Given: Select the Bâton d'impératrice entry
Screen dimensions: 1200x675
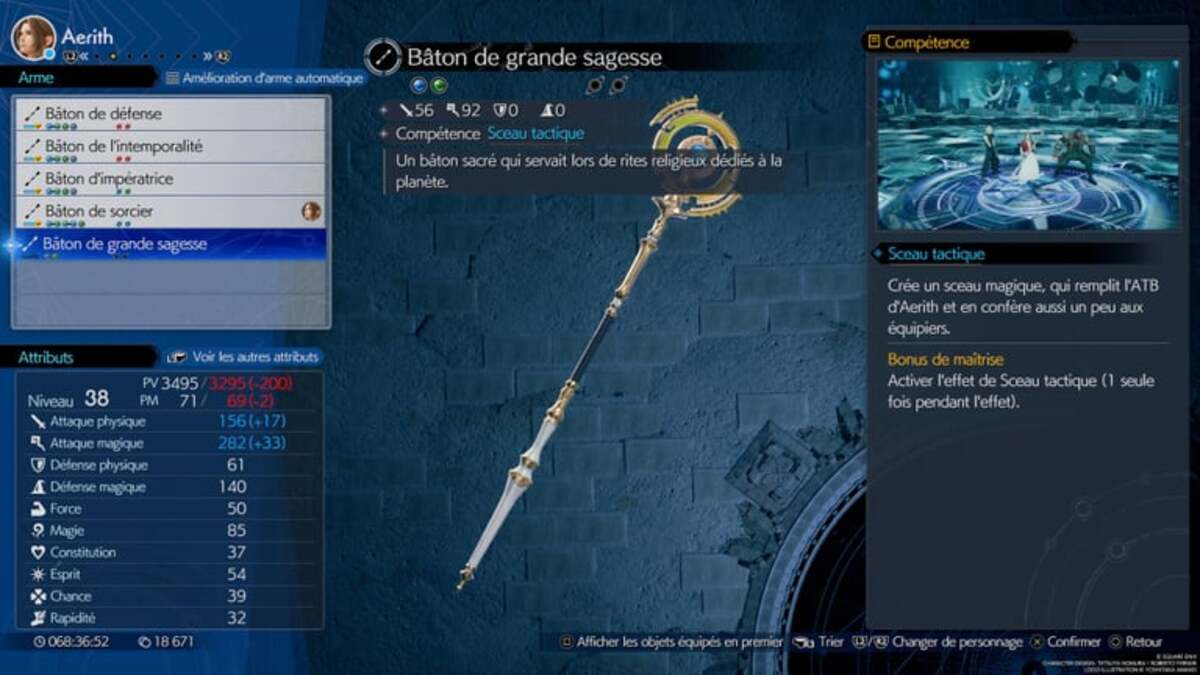Looking at the screenshot, I should point(170,180).
